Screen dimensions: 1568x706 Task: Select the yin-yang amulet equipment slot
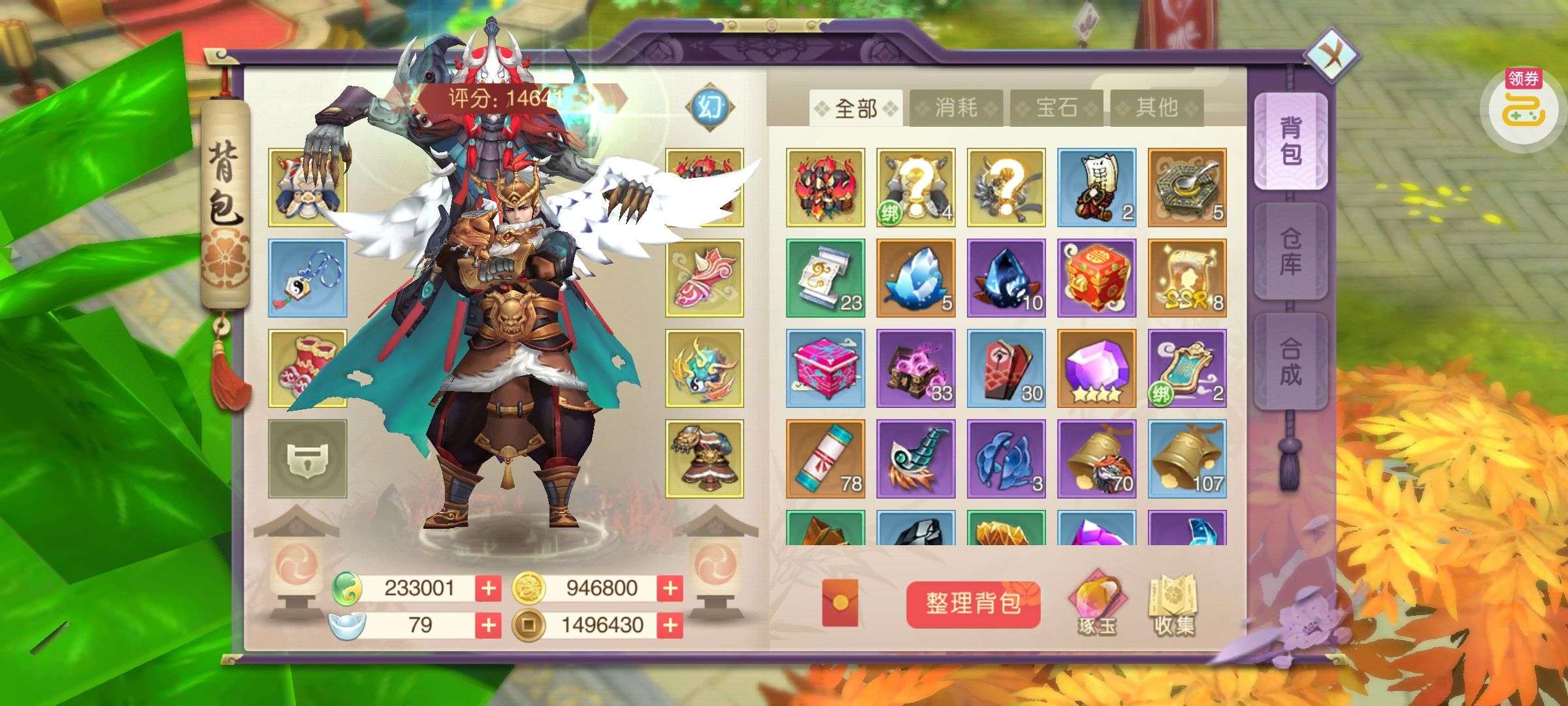point(307,278)
